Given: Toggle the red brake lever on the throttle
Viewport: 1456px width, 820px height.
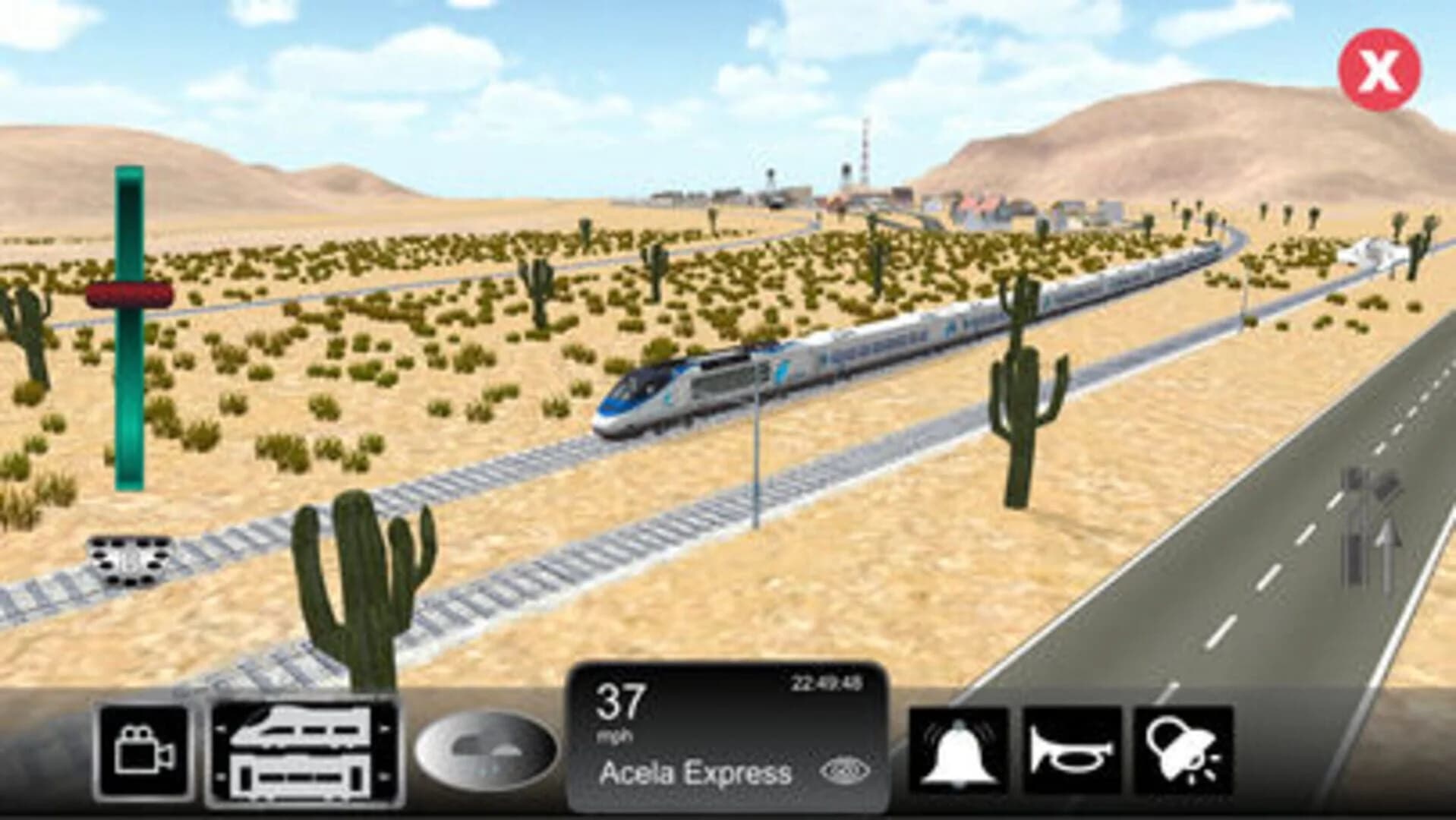Looking at the screenshot, I should (x=131, y=296).
